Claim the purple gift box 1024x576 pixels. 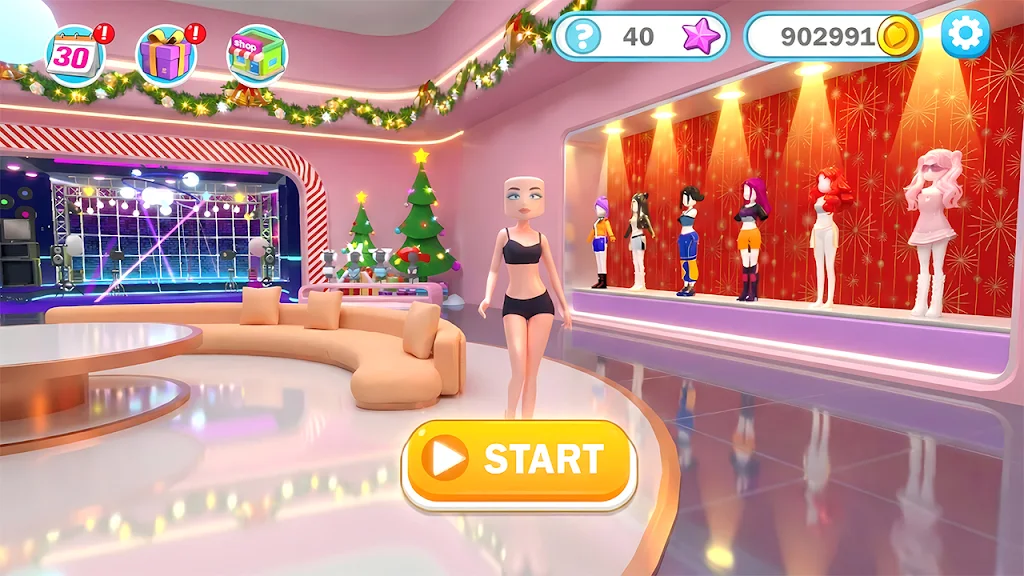[165, 55]
